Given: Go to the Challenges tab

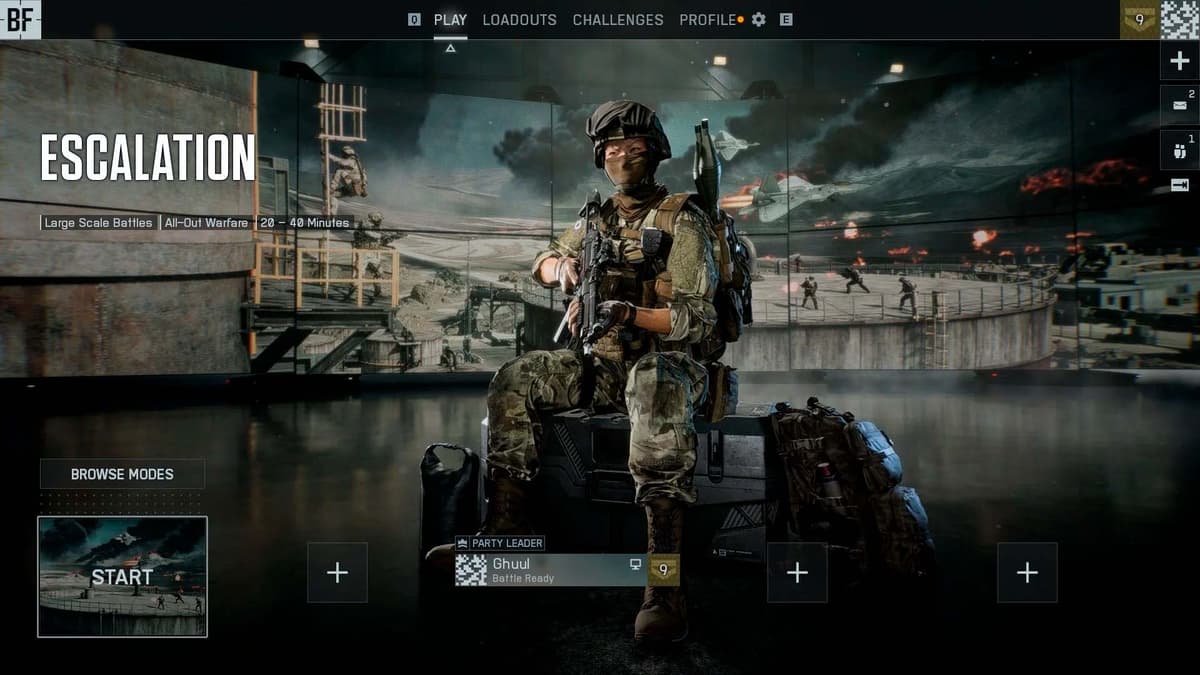Looking at the screenshot, I should pos(617,20).
